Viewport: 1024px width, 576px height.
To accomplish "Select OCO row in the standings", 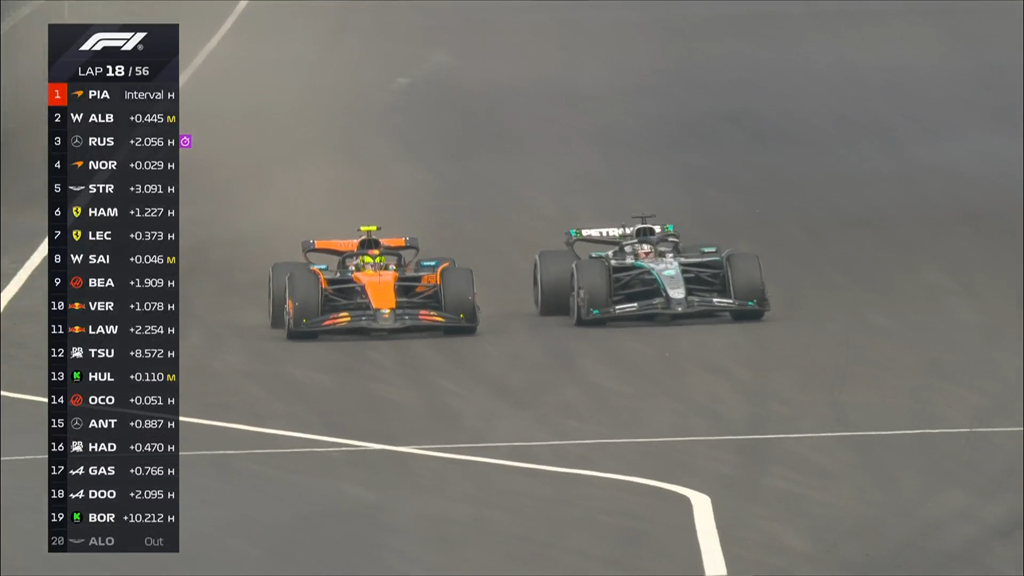I will pos(113,400).
